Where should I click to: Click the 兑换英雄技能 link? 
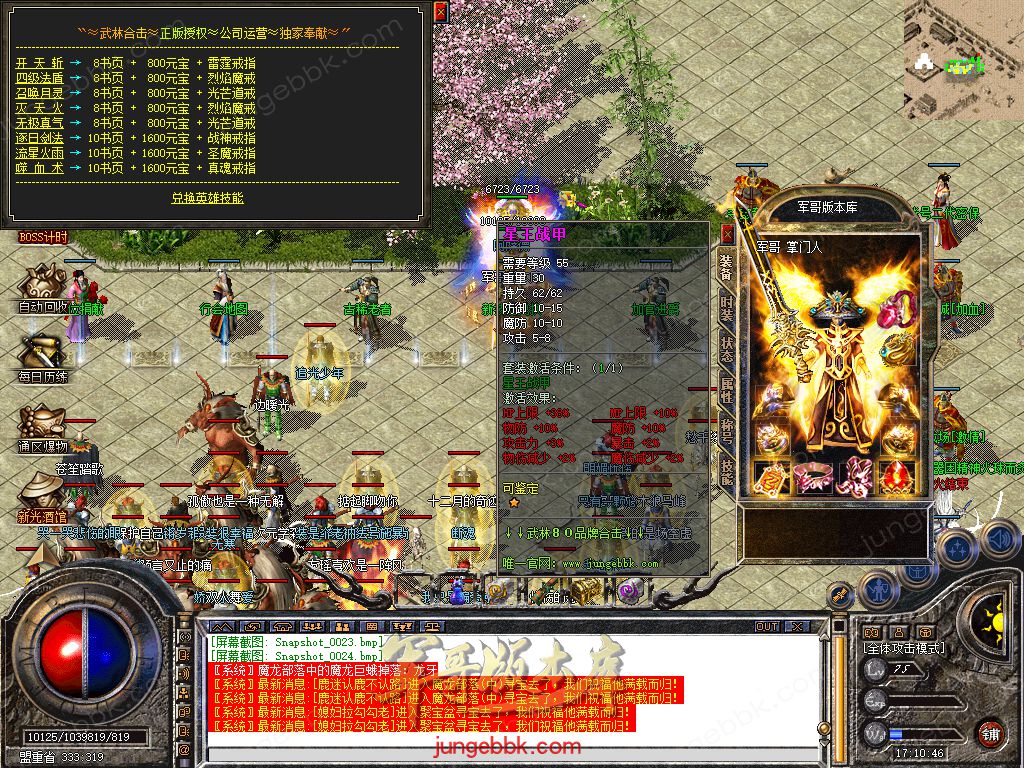tap(207, 198)
